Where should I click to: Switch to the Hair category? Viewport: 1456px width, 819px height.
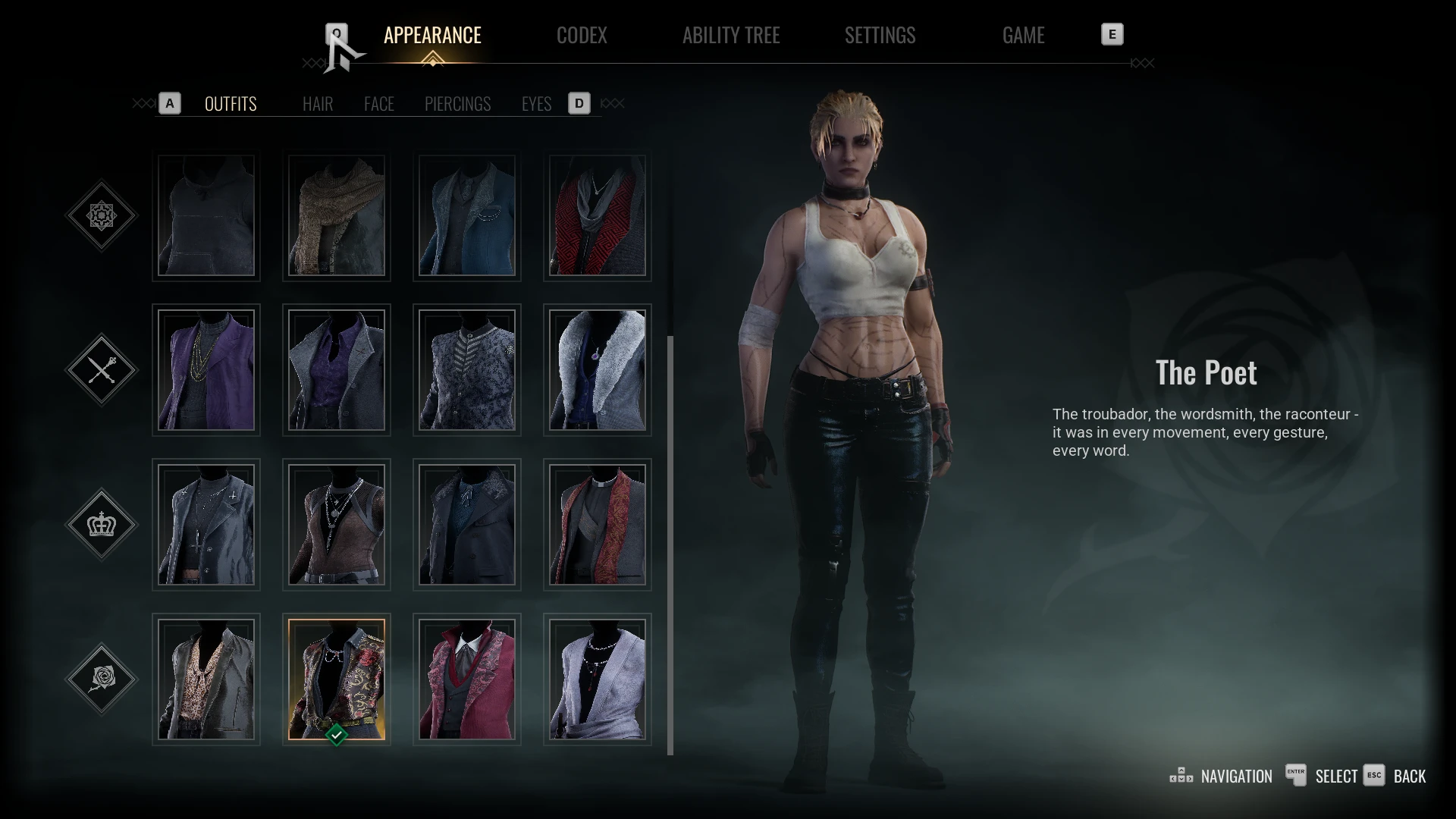point(317,104)
